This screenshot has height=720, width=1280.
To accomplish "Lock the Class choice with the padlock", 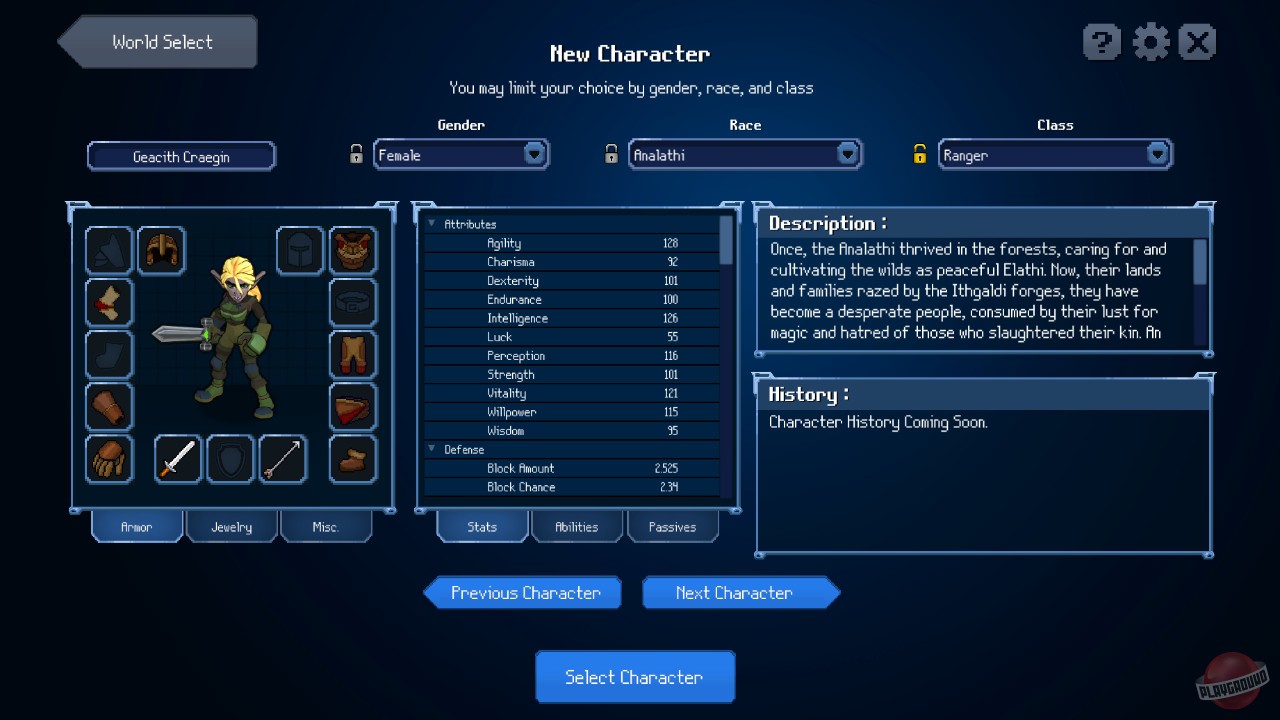I will coord(920,153).
